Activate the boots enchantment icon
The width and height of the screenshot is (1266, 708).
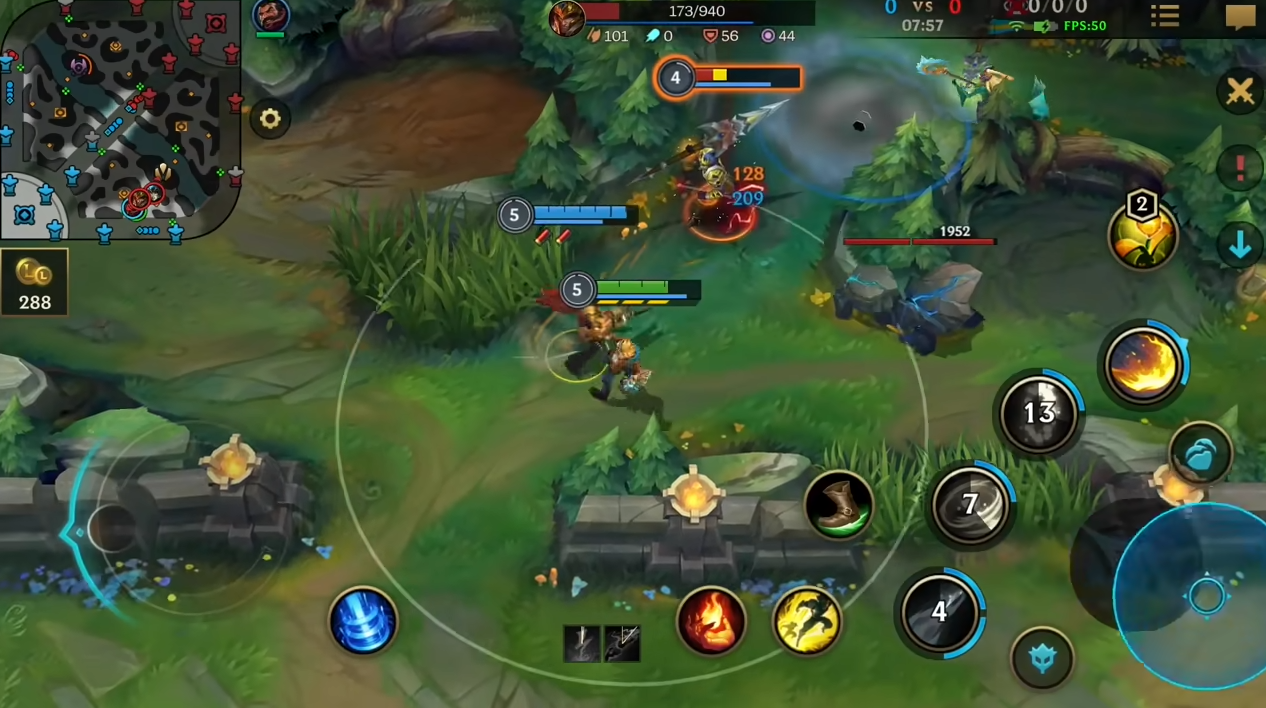[x=838, y=504]
